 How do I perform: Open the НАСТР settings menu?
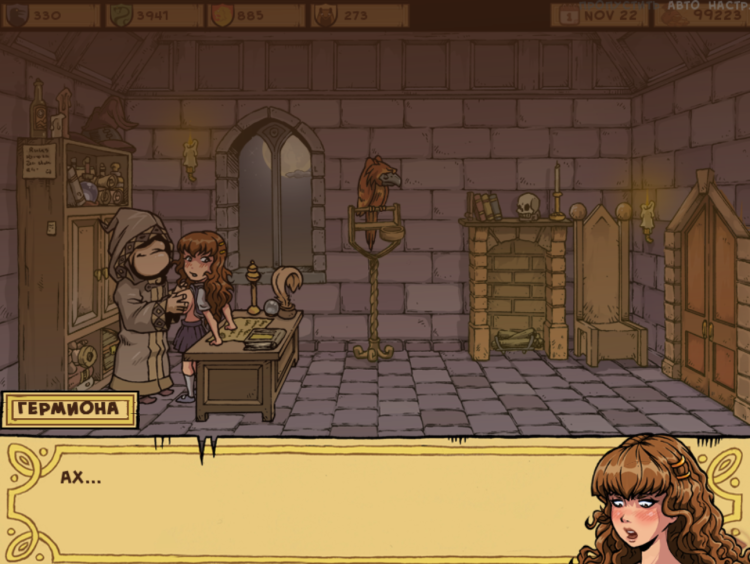[728, 4]
